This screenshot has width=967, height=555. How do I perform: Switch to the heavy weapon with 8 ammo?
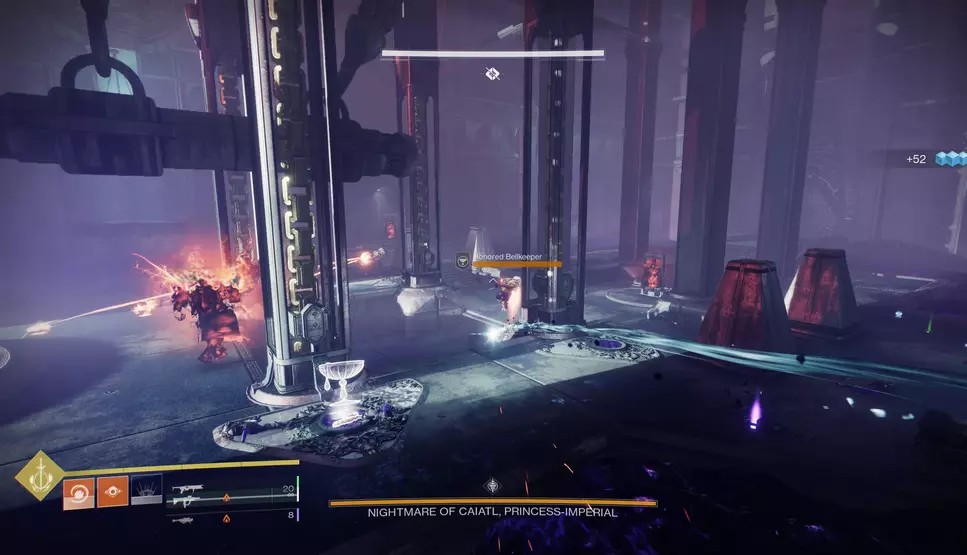point(185,517)
